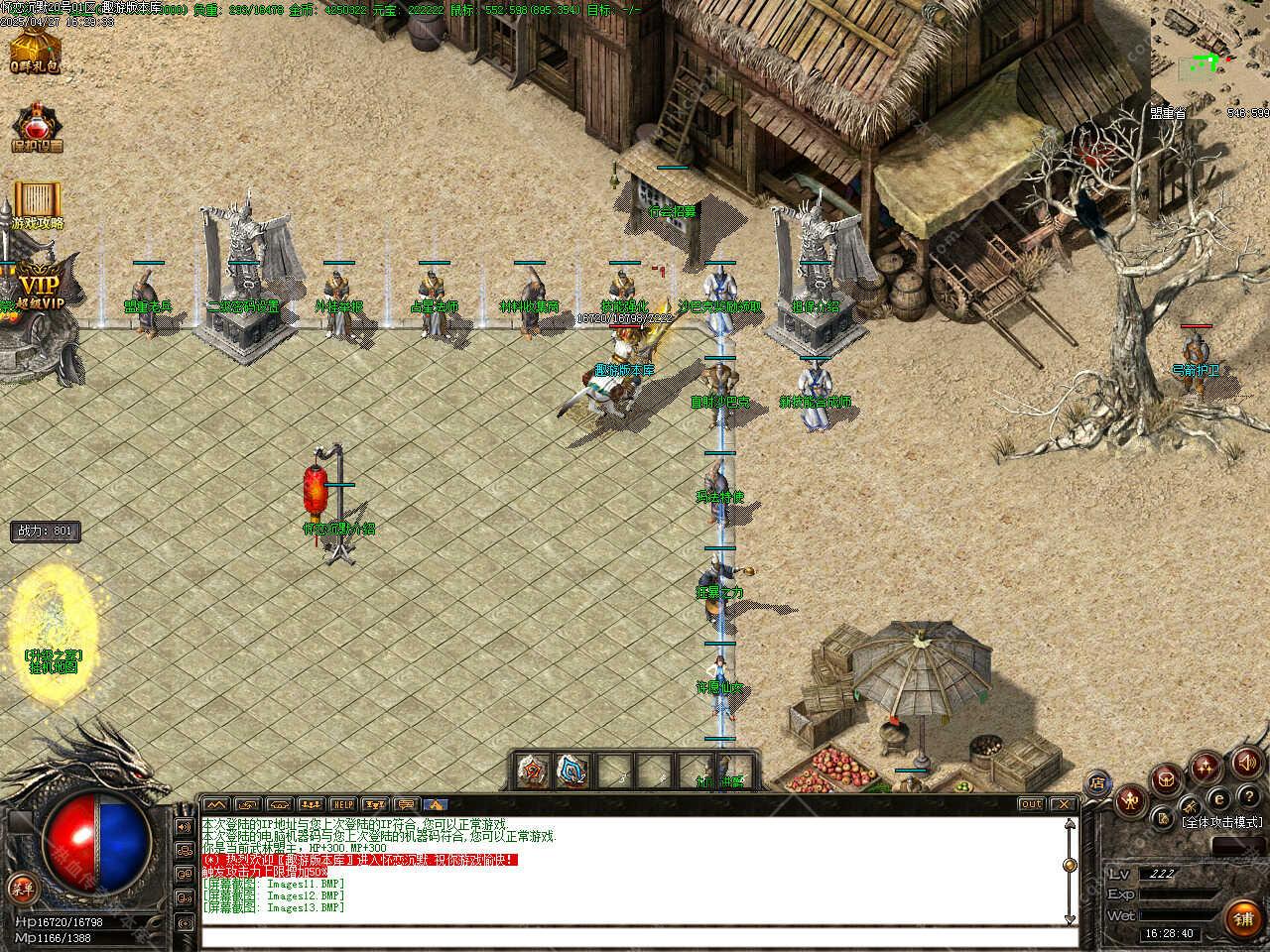
Task: Open the 店 shop round button
Action: [1097, 782]
